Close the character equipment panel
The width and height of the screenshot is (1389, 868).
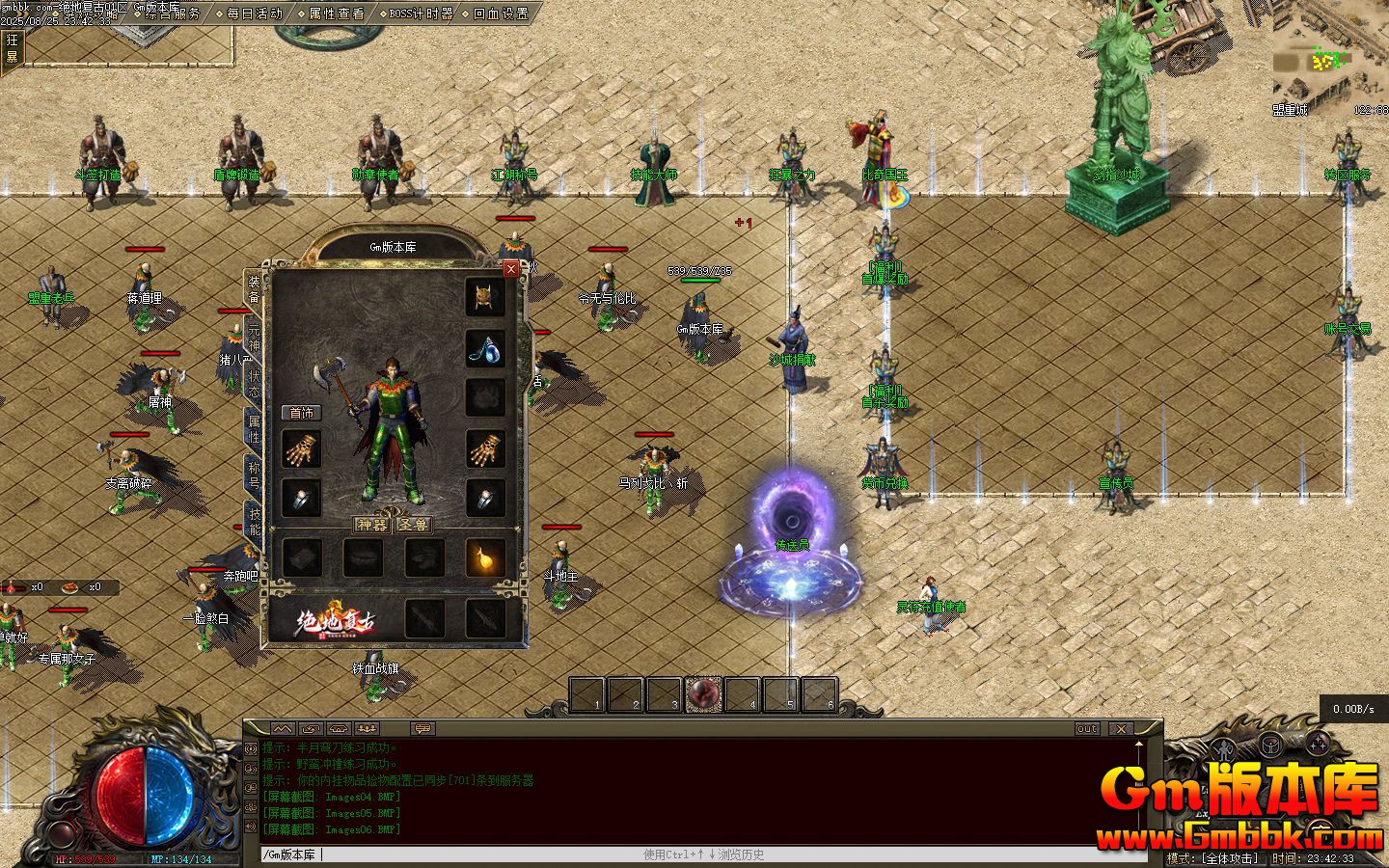[511, 269]
